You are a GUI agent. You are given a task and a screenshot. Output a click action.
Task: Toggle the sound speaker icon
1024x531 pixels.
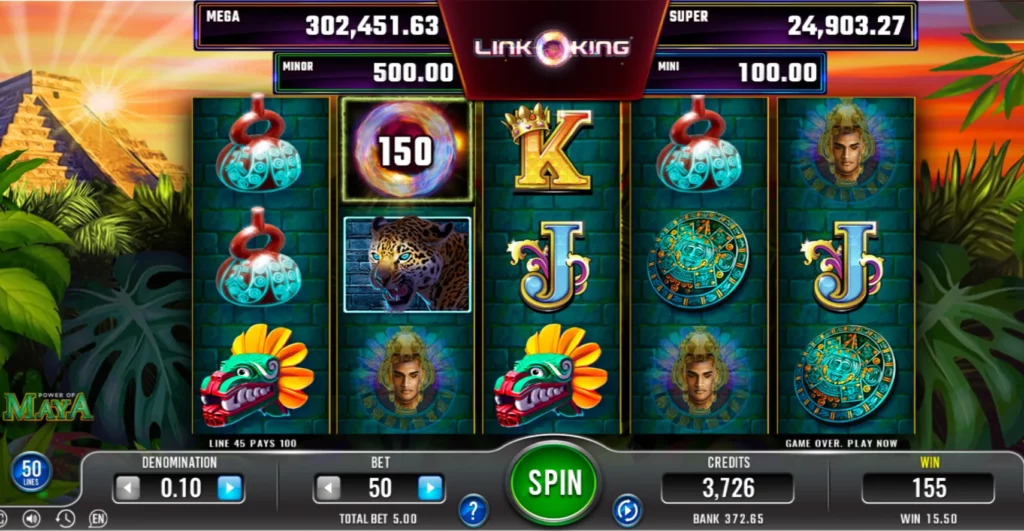tap(31, 519)
